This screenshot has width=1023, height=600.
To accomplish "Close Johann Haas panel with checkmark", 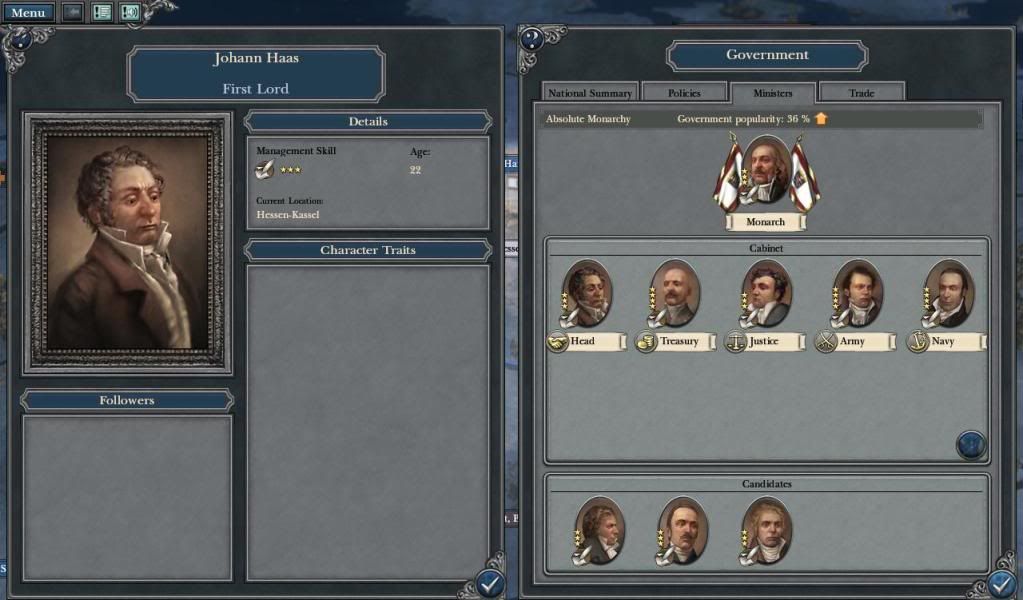I will pos(490,583).
